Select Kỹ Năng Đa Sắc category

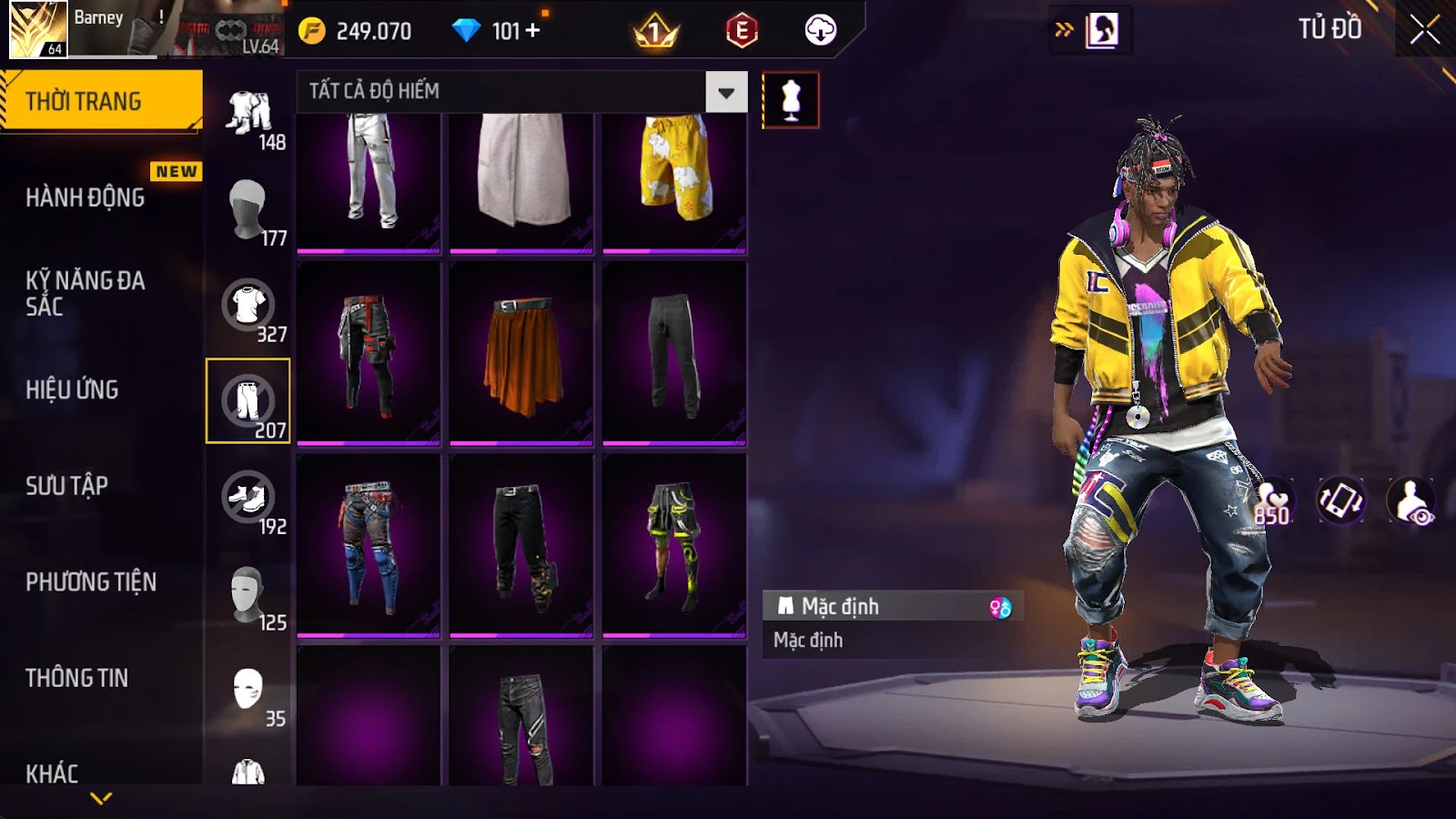(x=86, y=293)
